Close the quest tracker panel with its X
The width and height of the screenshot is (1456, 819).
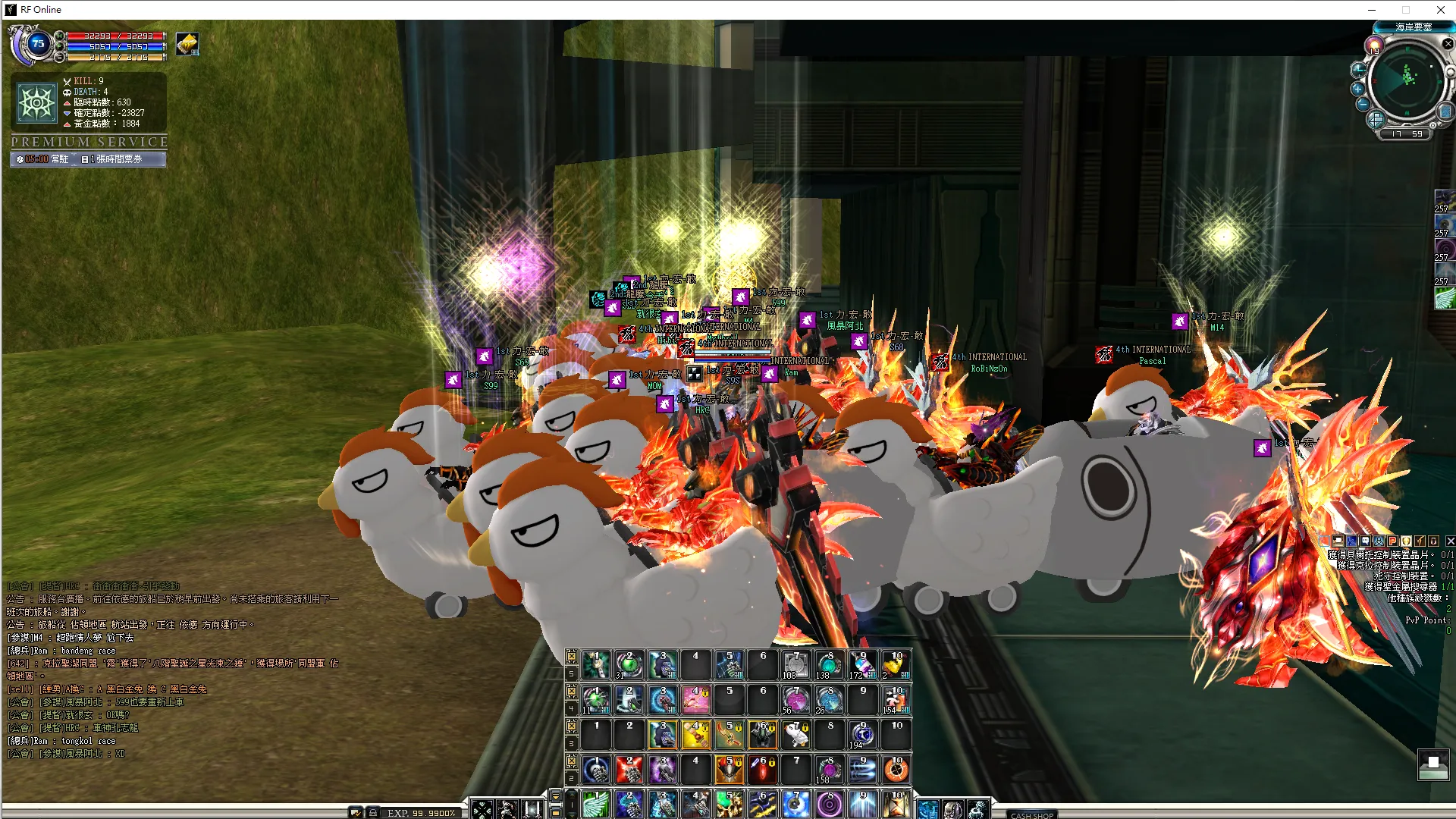(x=1450, y=541)
